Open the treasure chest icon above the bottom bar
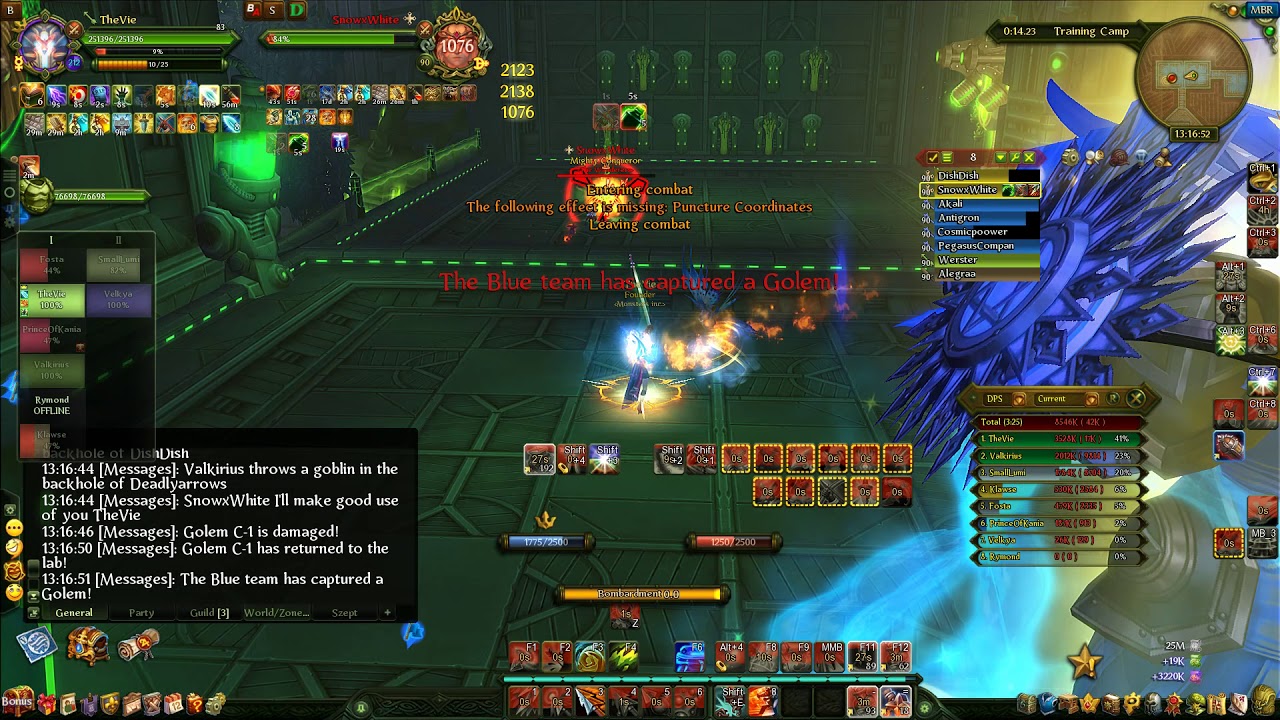 point(88,645)
